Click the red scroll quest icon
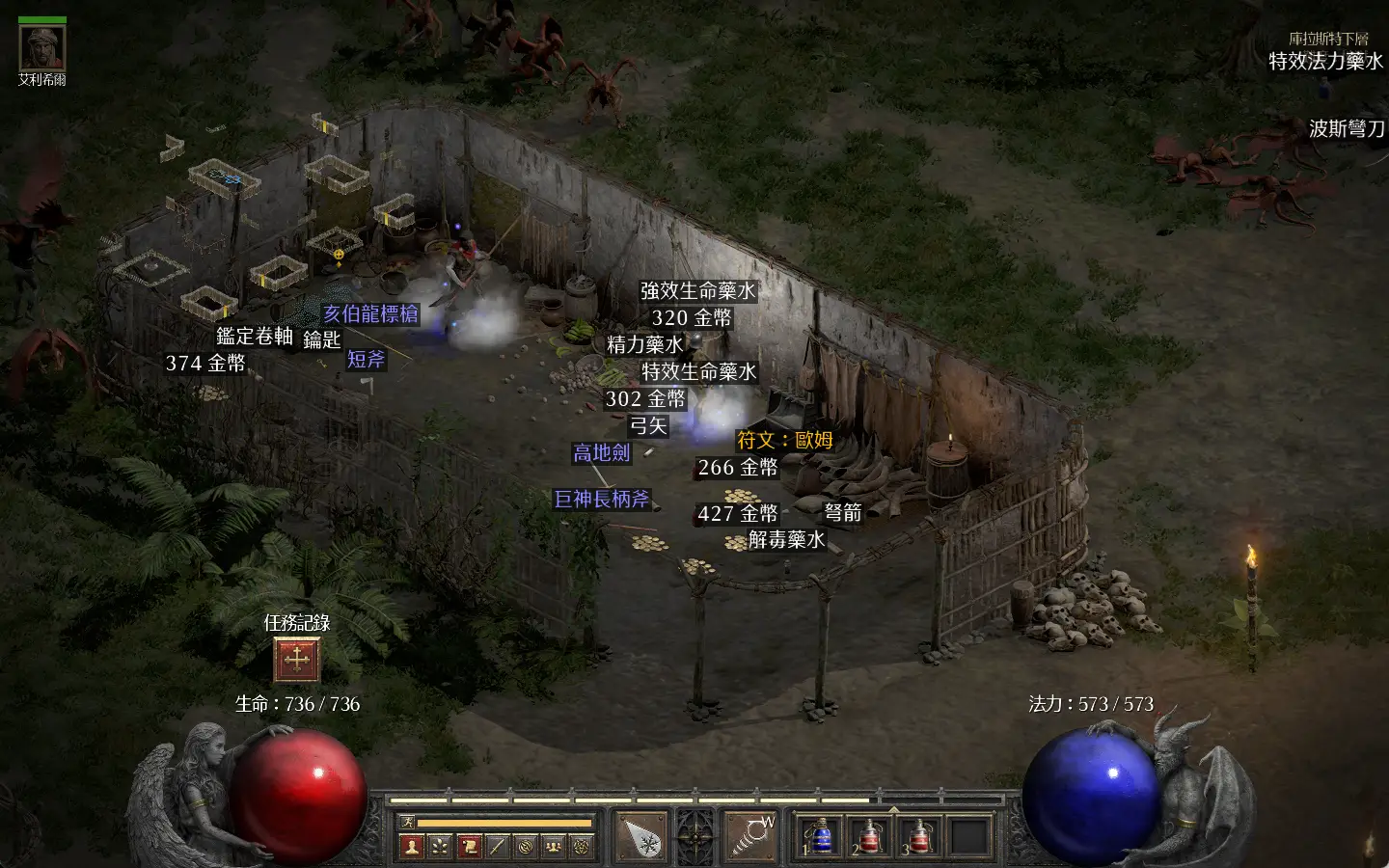Viewport: 1389px width, 868px height. click(469, 847)
